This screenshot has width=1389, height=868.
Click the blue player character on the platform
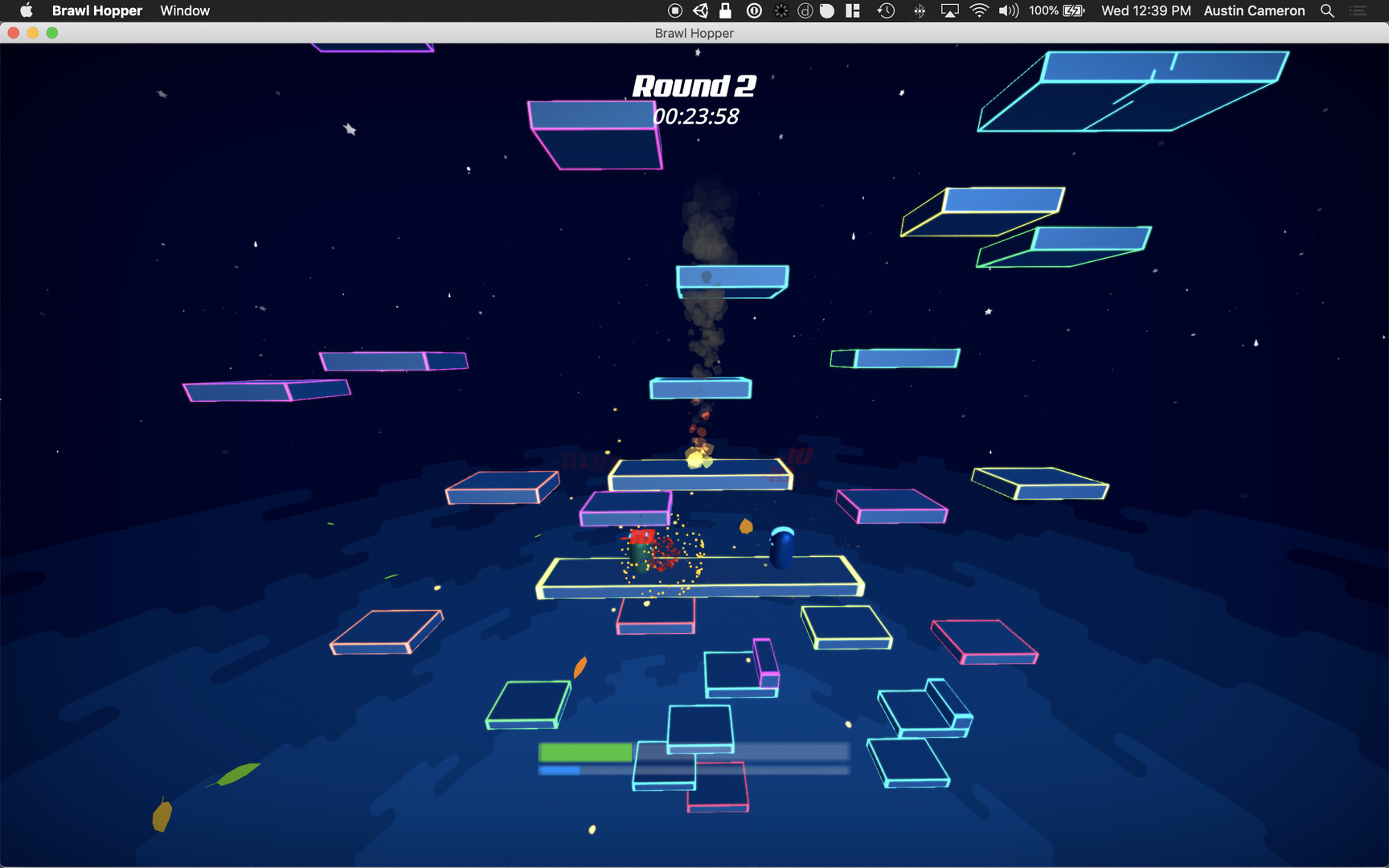point(782,547)
